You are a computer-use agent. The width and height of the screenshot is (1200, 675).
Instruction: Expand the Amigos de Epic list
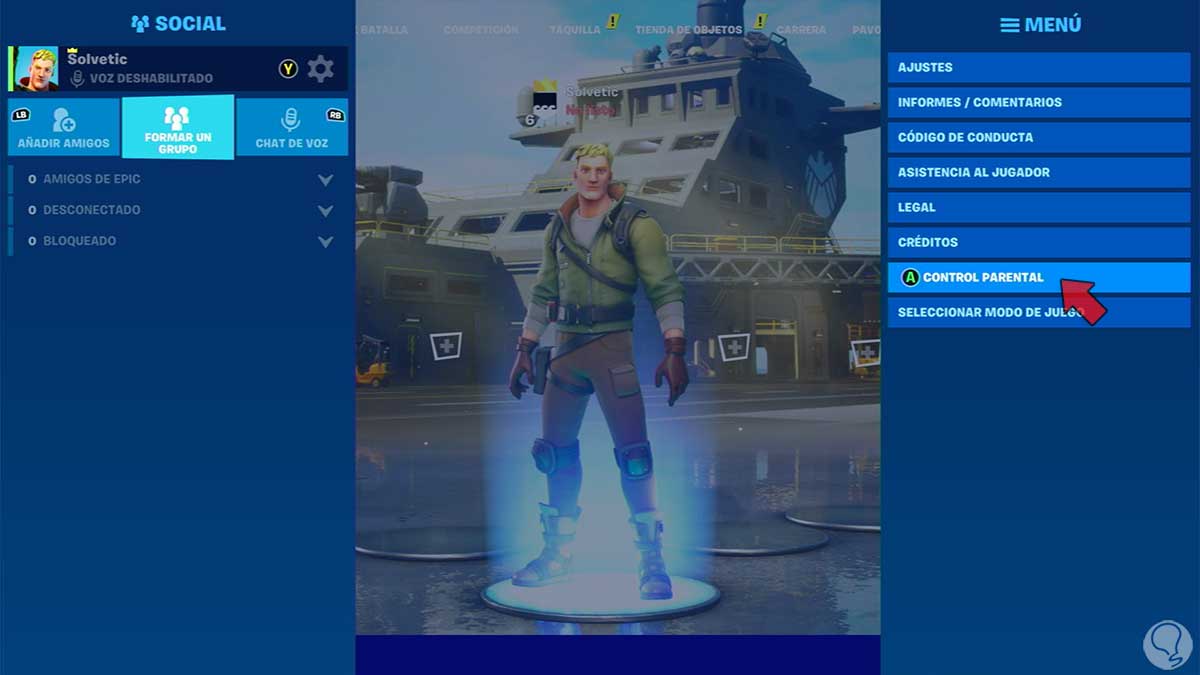[x=325, y=180]
